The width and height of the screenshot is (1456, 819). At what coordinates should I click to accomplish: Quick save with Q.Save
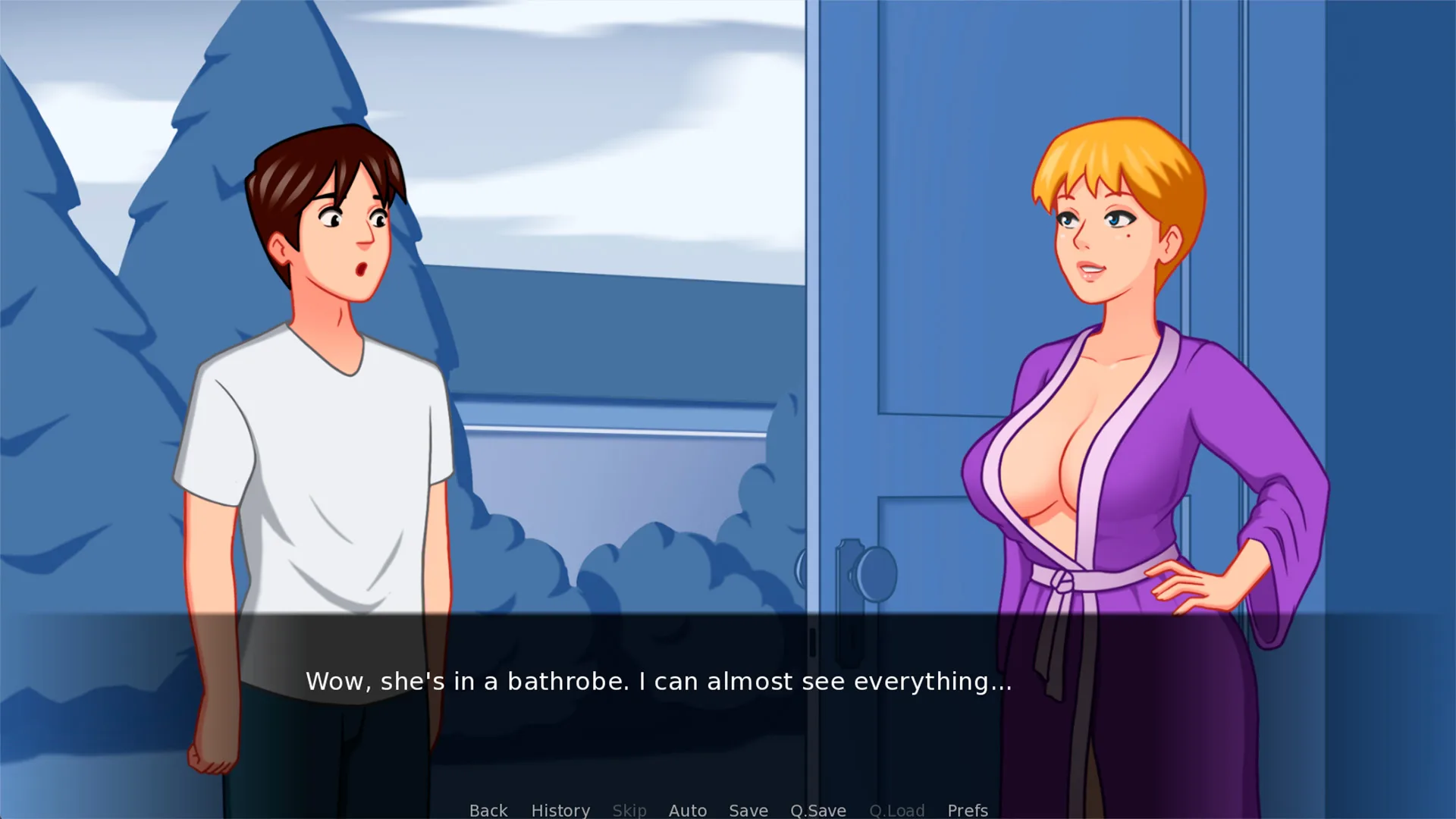point(817,810)
